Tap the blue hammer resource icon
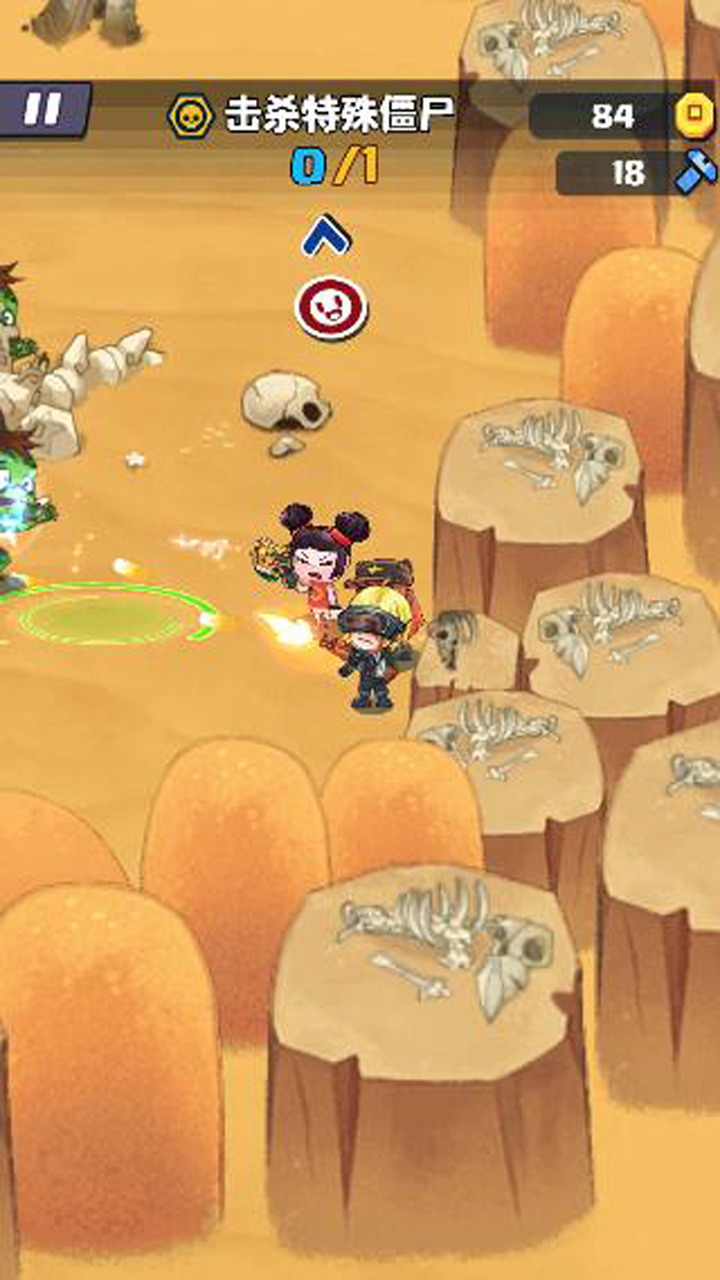 tap(695, 173)
